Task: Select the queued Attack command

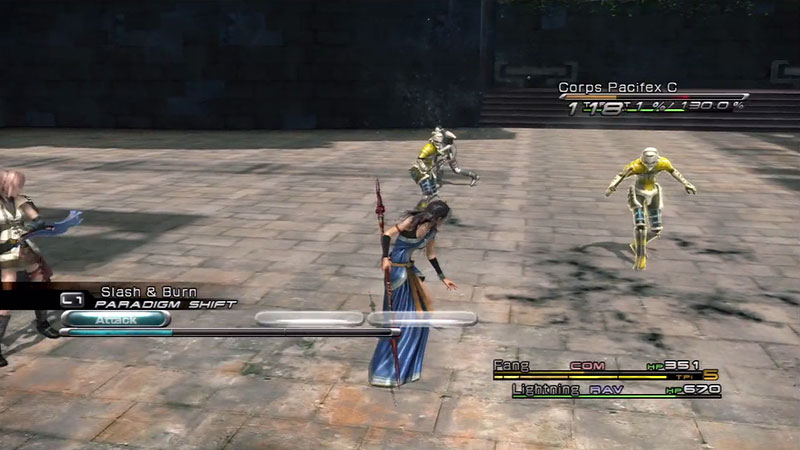Action: pos(114,319)
